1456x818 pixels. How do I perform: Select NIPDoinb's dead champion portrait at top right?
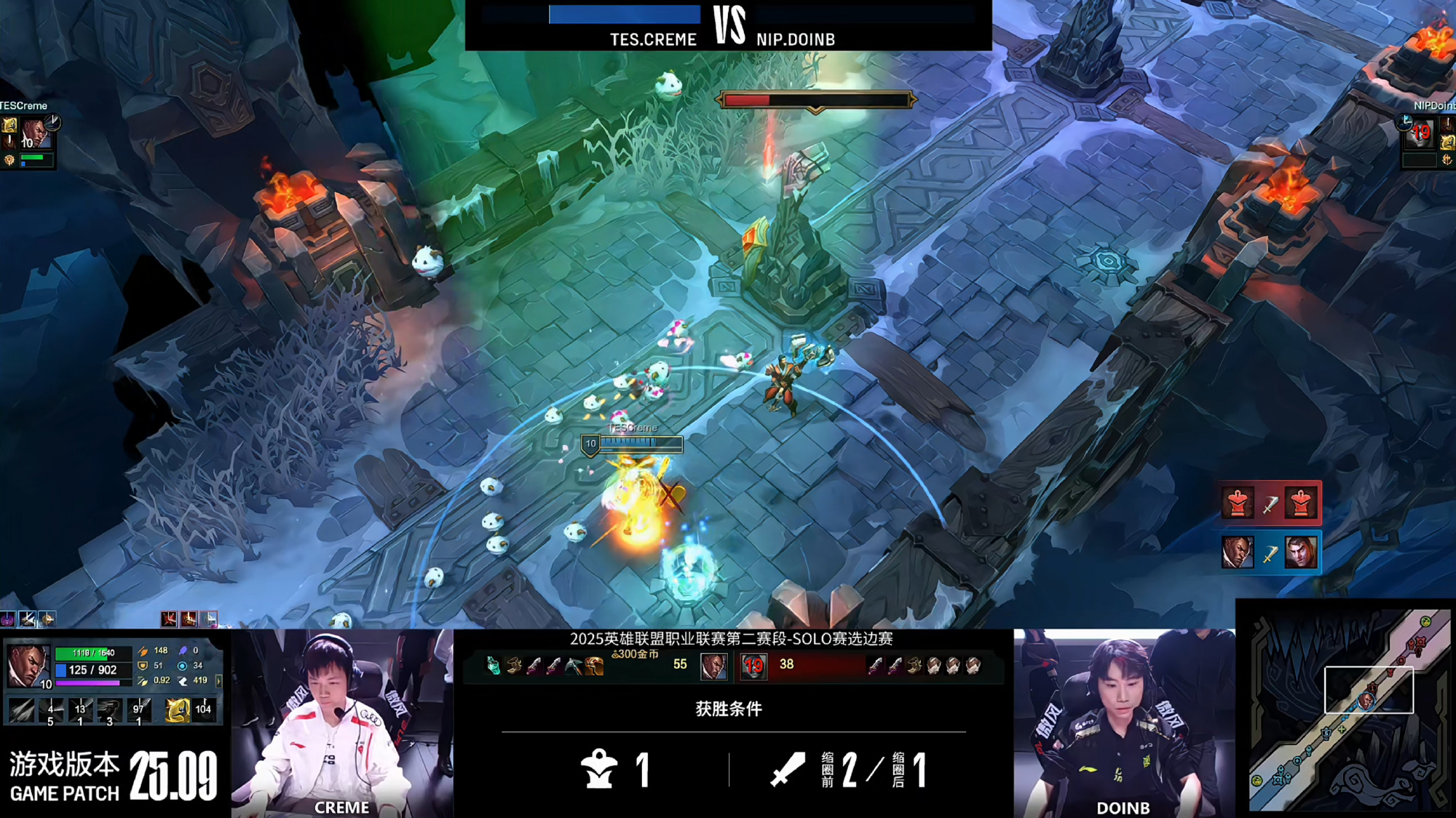pos(1419,134)
